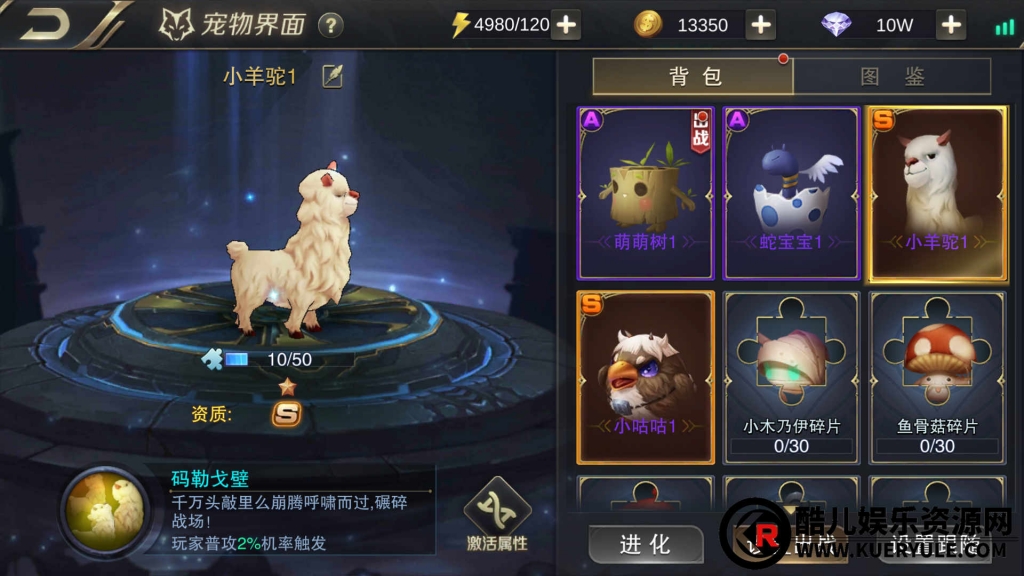Viewport: 1024px width, 576px height.
Task: Select the 小咕咕1 pet card
Action: pyautogui.click(x=646, y=377)
